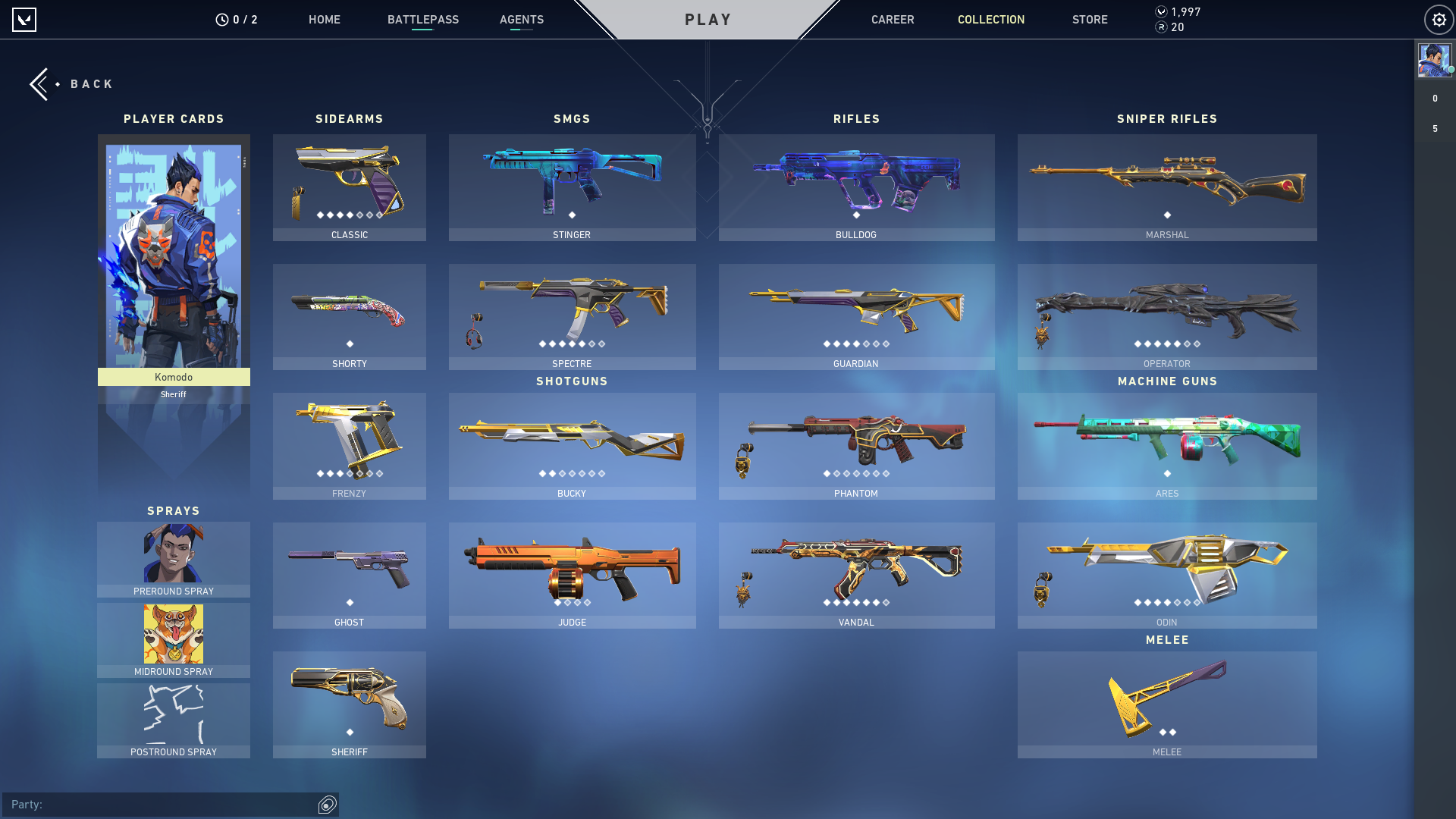1456x819 pixels.
Task: Select BATTLEPASS from the top menu
Action: click(423, 20)
